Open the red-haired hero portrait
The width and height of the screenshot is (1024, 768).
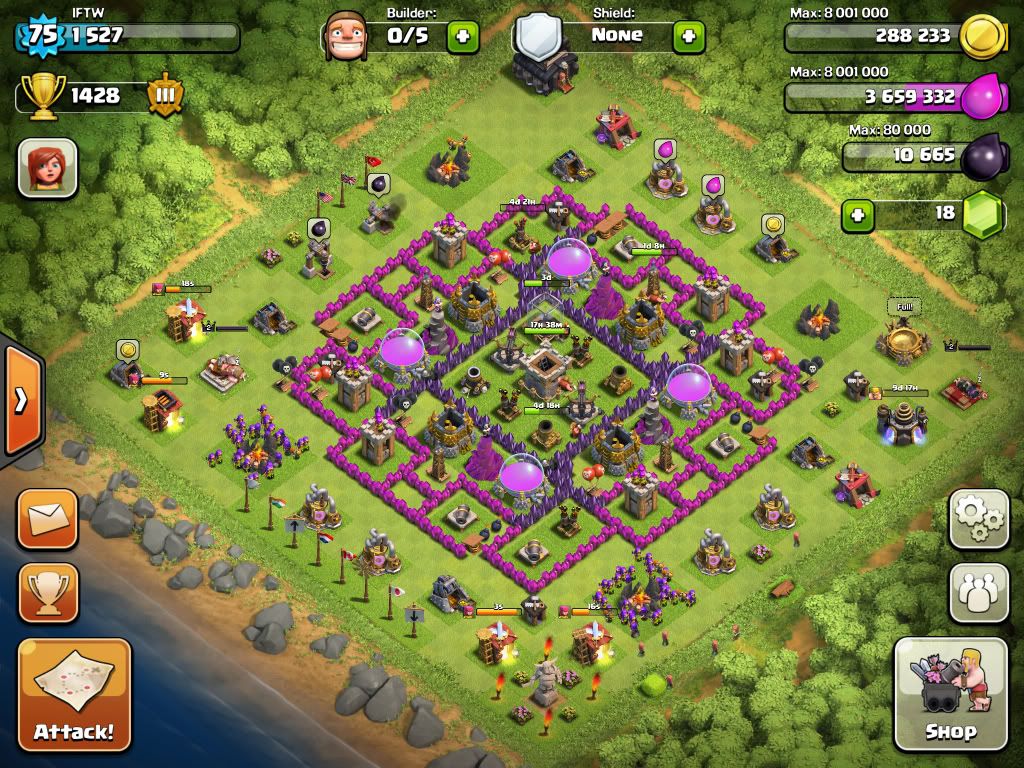[47, 167]
